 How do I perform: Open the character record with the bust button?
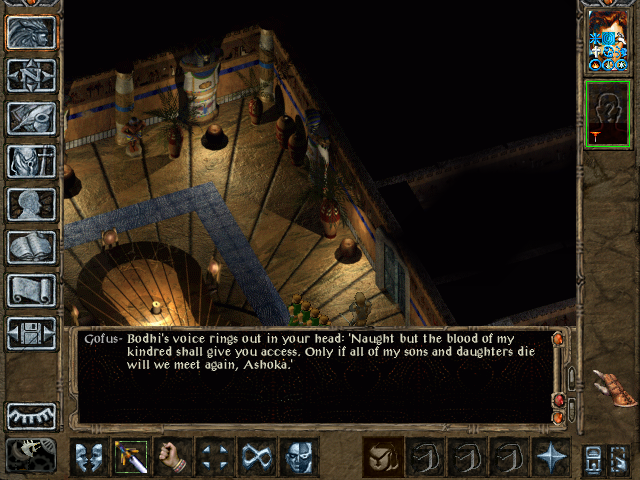31,204
